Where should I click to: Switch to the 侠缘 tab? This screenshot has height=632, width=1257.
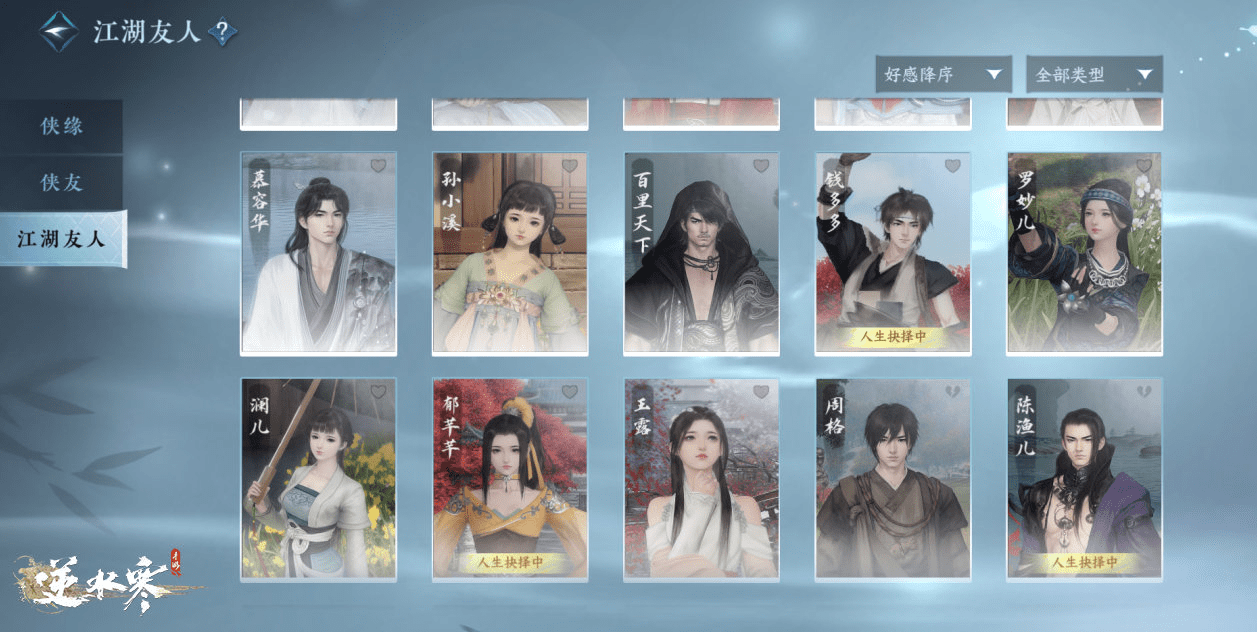coord(61,127)
